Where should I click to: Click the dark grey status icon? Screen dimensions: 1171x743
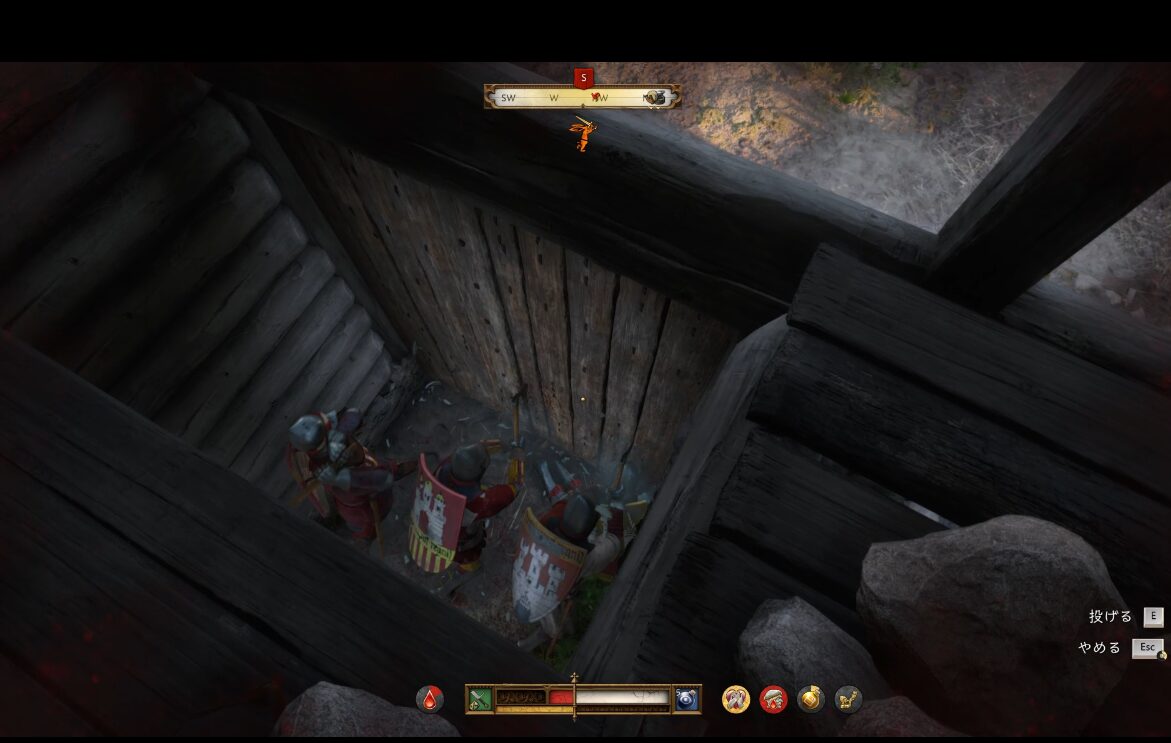pyautogui.click(x=848, y=699)
